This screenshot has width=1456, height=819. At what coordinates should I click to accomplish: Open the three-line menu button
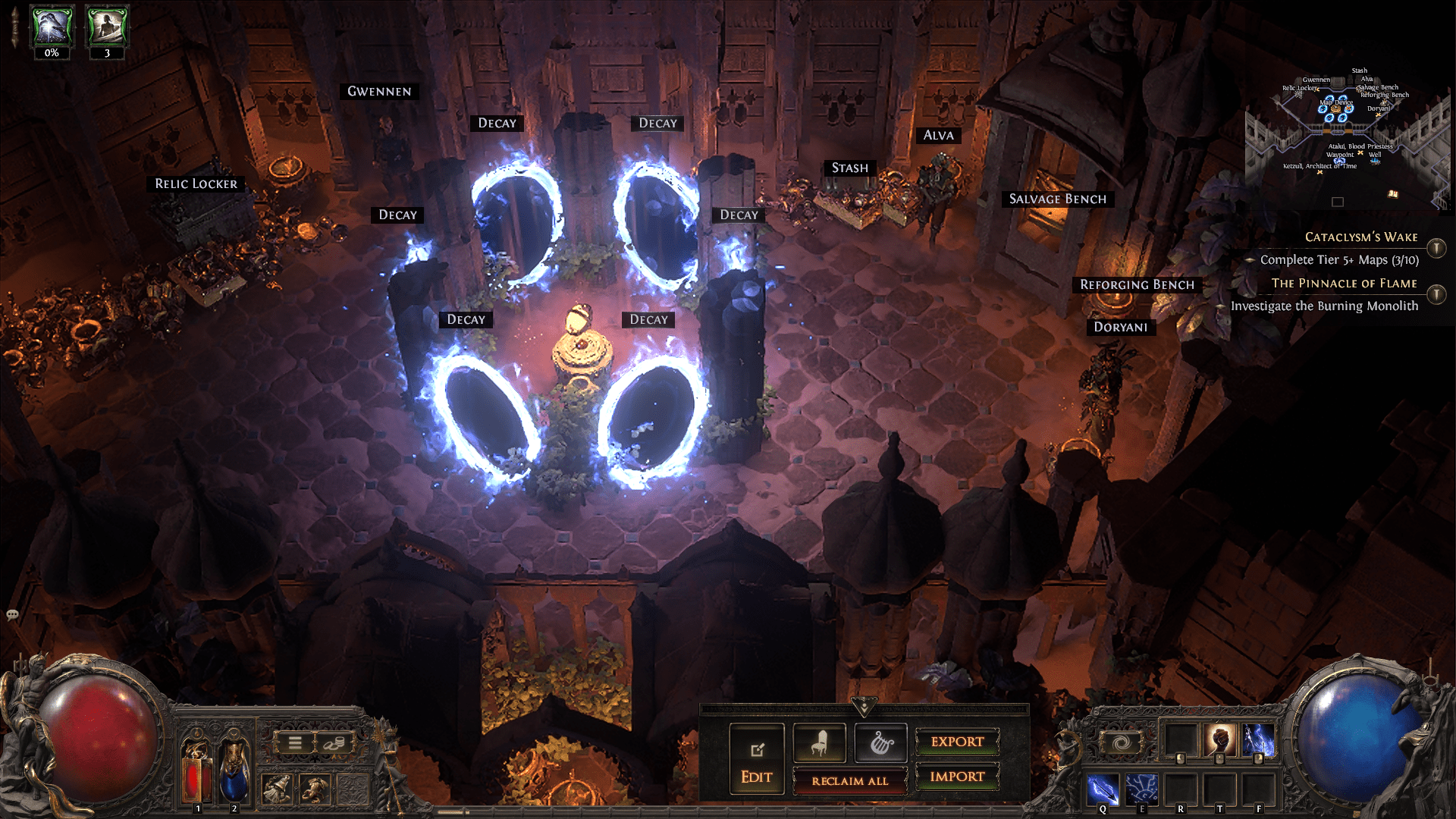coord(295,743)
